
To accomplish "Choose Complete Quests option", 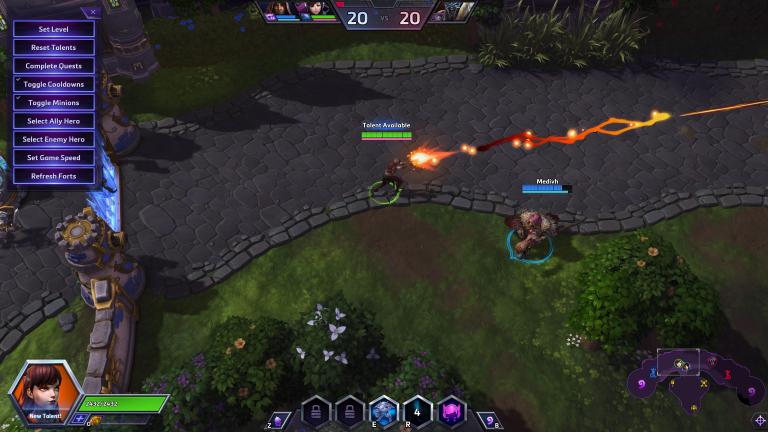I will [x=54, y=66].
